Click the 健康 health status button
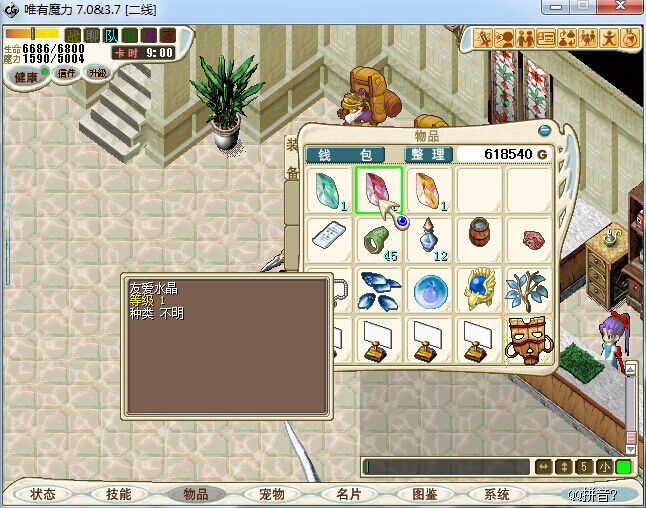Image resolution: width=646 pixels, height=508 pixels. (25, 77)
